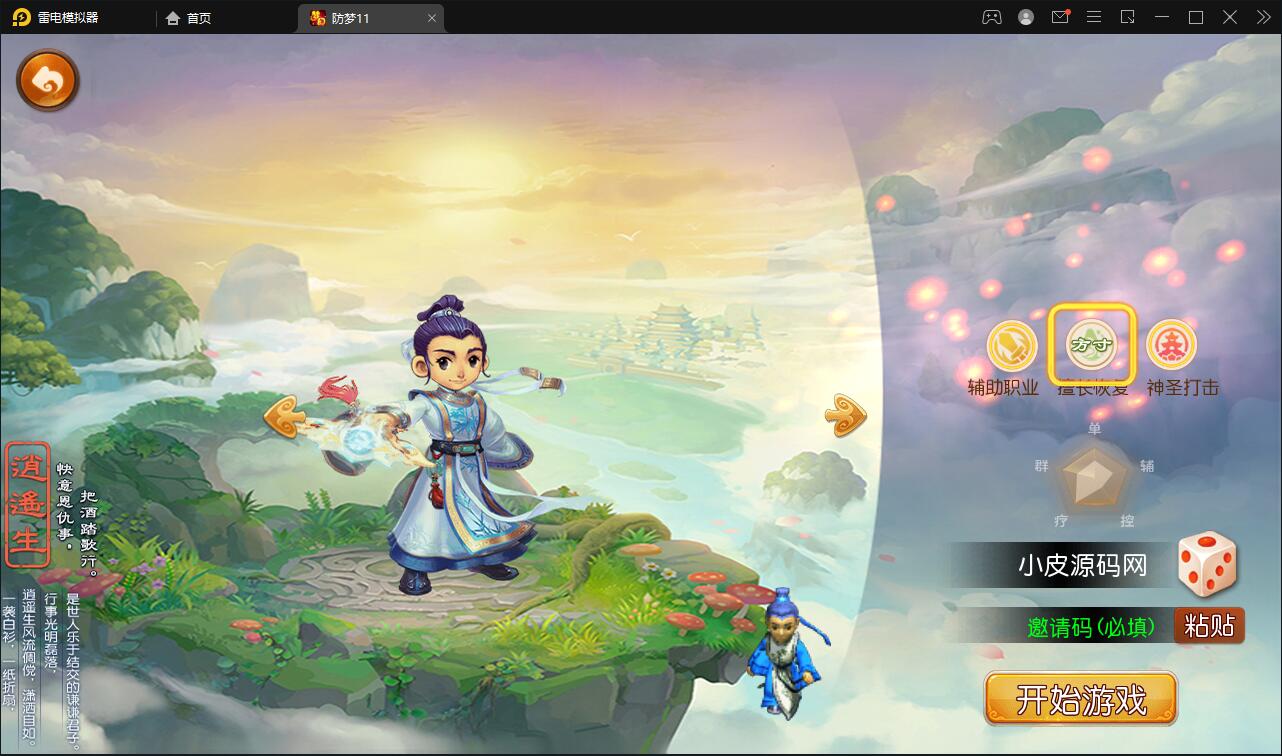This screenshot has height=756, width=1282.
Task: Switch to the 首页 tab
Action: pos(189,17)
